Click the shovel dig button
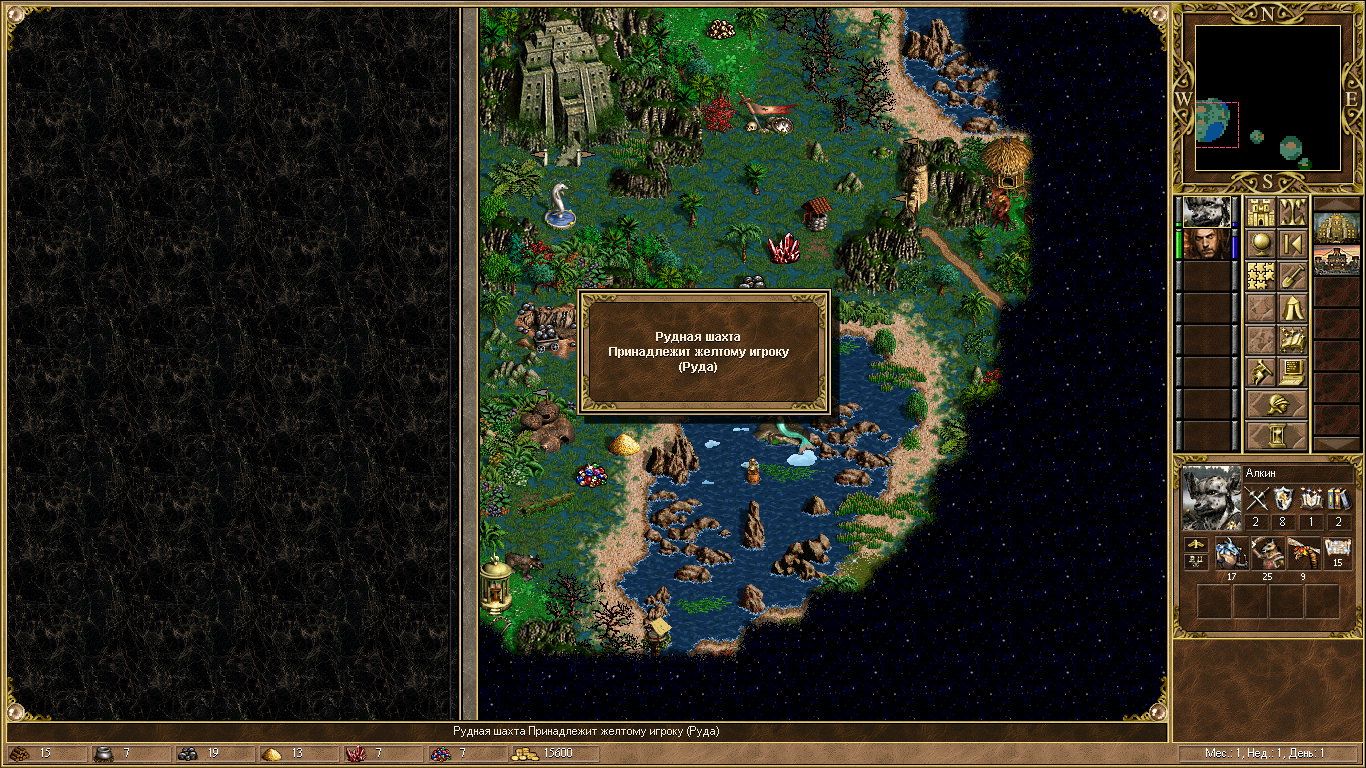Image resolution: width=1366 pixels, height=768 pixels. pos(1292,276)
